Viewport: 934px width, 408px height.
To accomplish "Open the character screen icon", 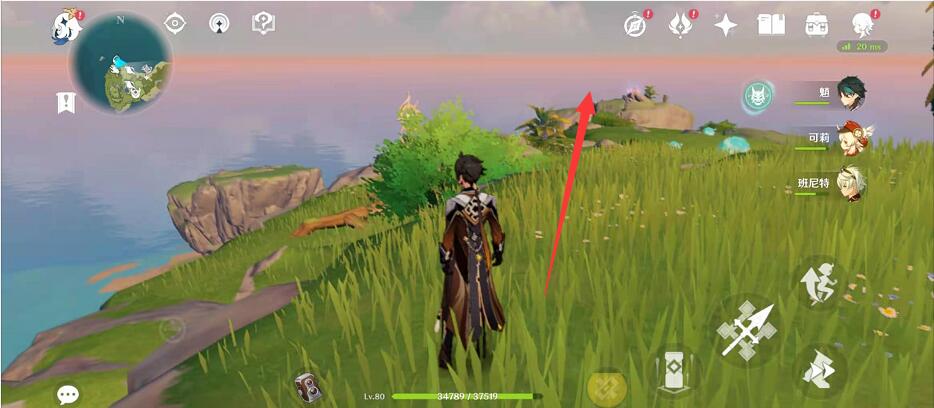I will click(x=862, y=25).
